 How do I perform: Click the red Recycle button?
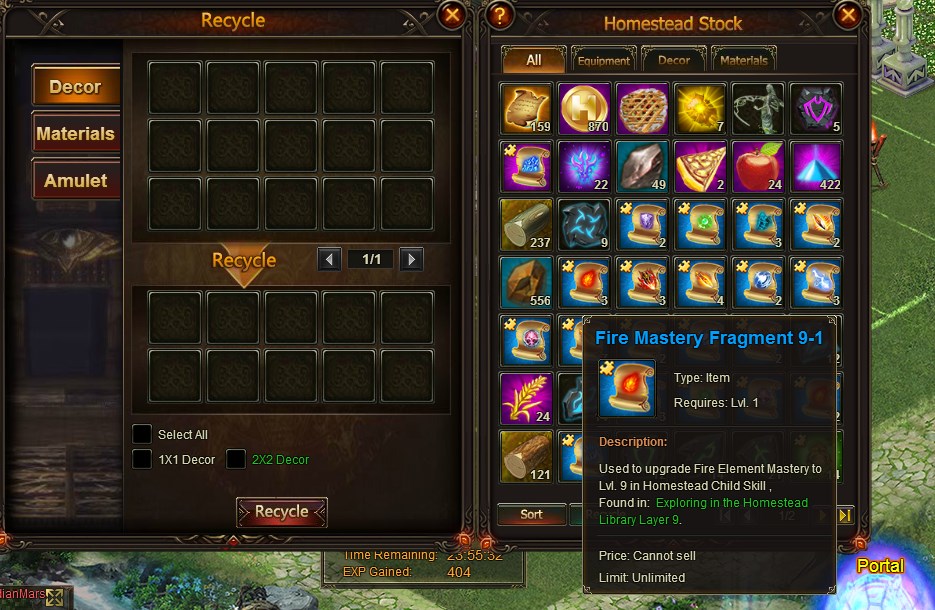click(281, 512)
